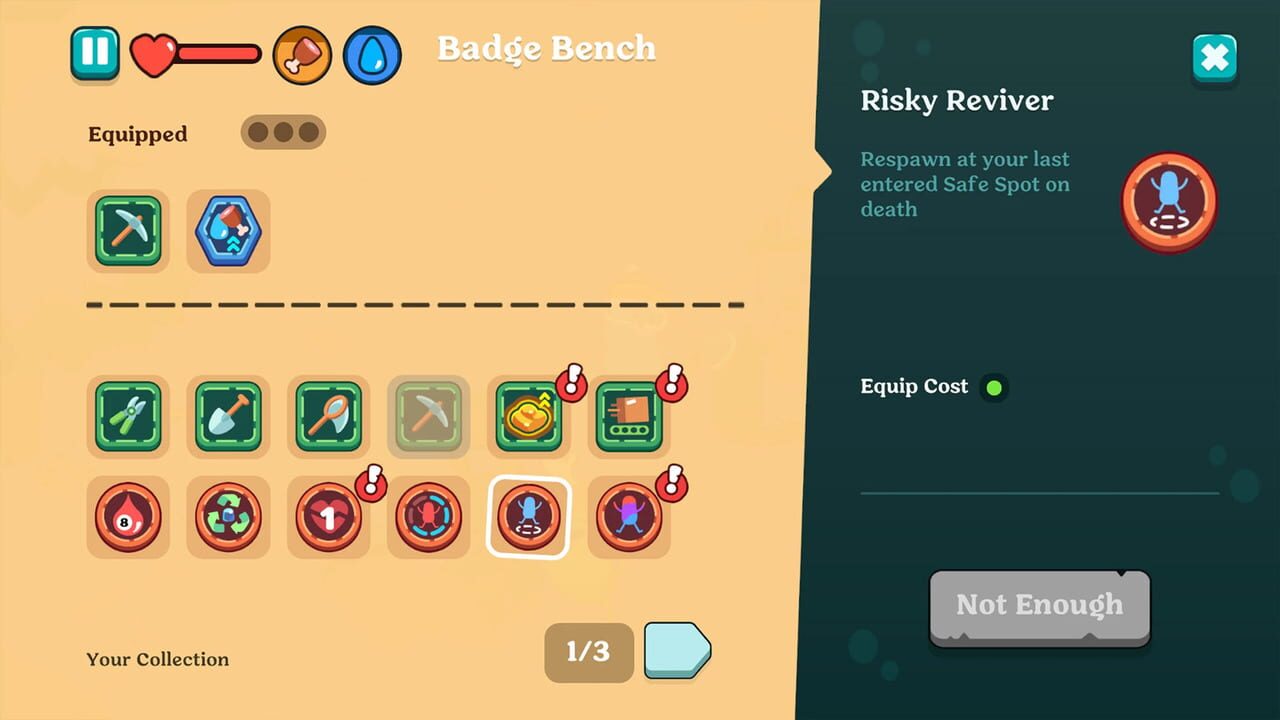1280x720 pixels.
Task: Click the highlighted Risky Reviver badge
Action: click(528, 517)
